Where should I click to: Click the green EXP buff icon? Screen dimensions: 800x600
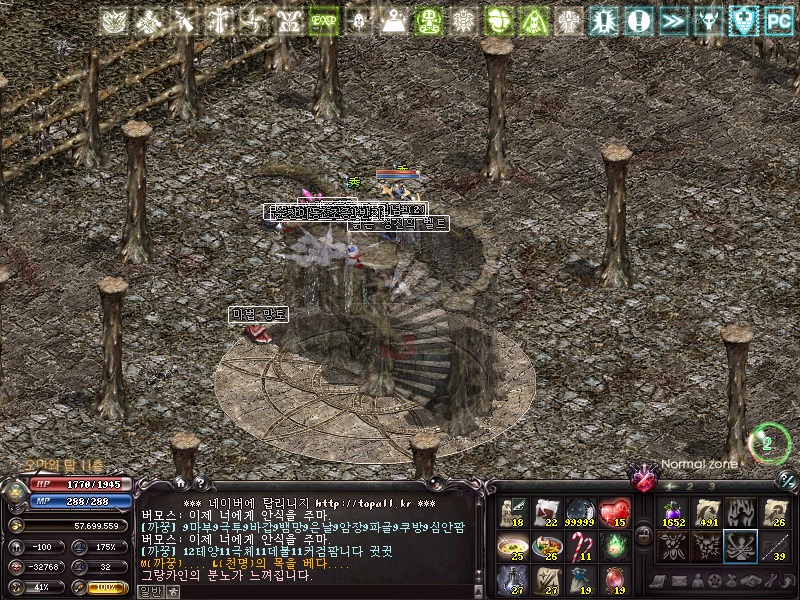(x=323, y=20)
